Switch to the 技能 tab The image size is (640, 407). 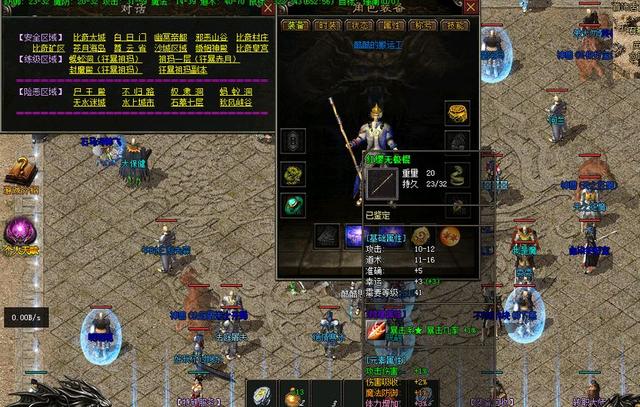(458, 27)
